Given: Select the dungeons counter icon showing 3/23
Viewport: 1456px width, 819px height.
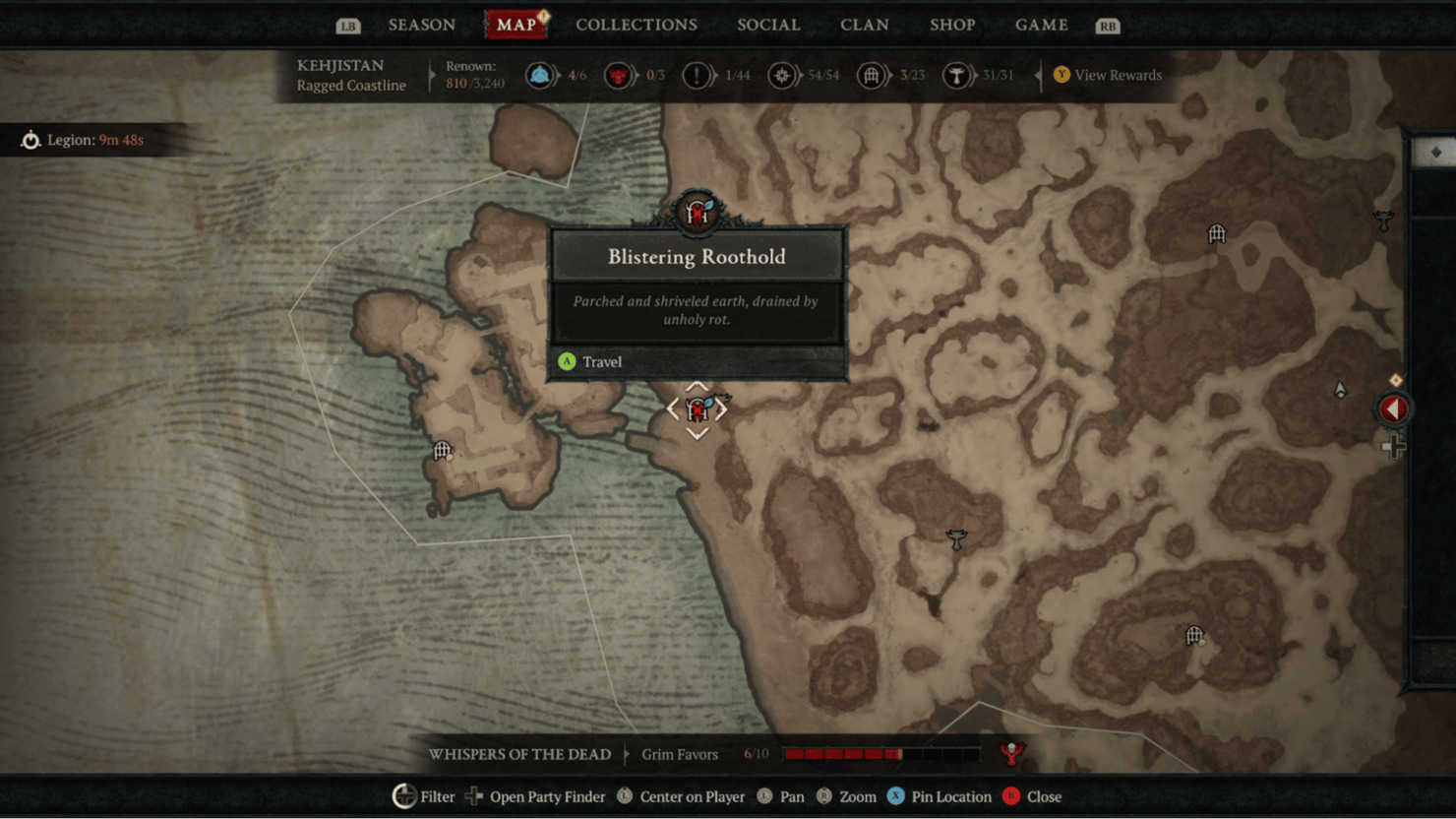Looking at the screenshot, I should point(871,75).
